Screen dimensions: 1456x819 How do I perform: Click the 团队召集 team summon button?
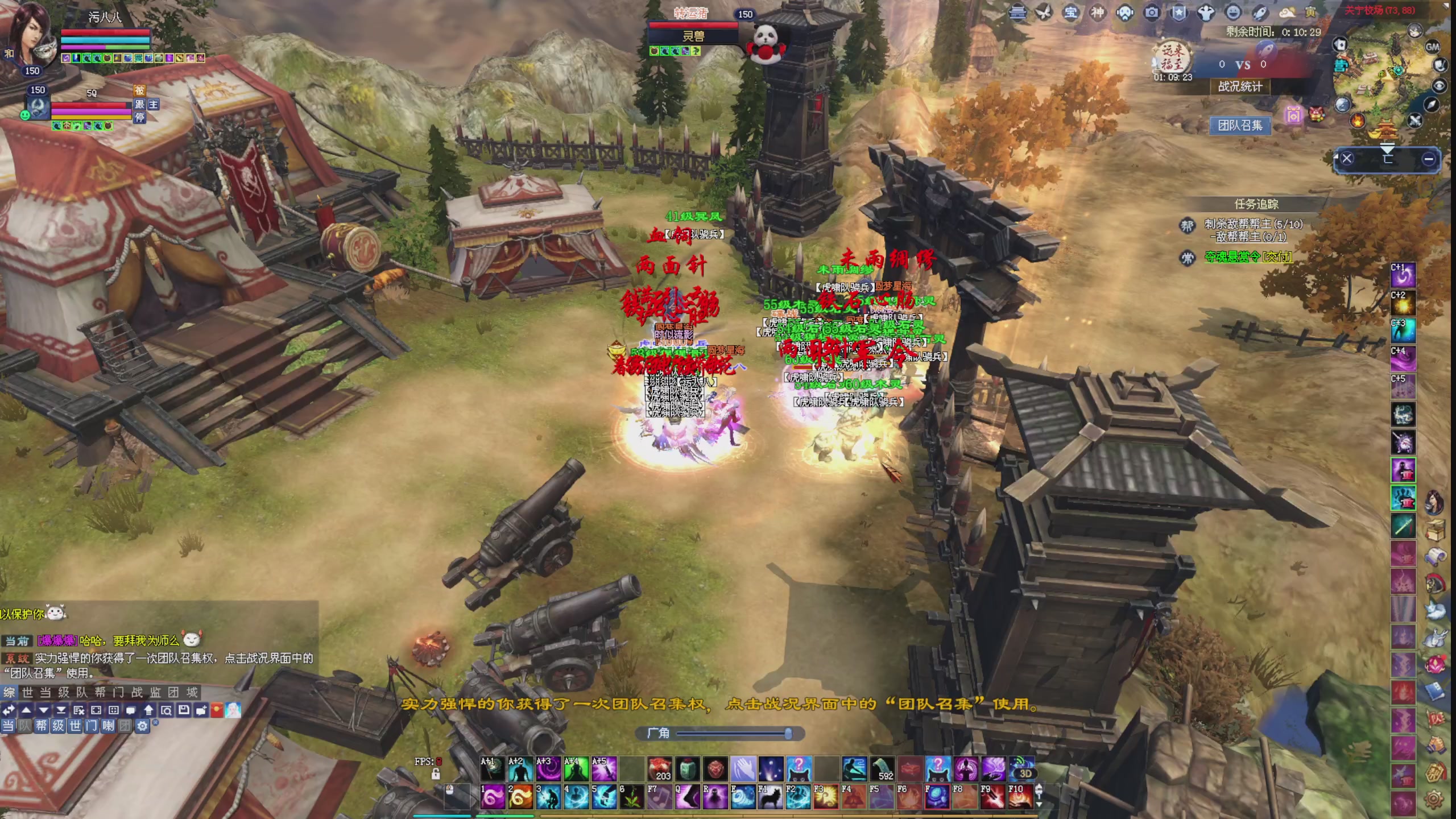click(x=1240, y=125)
